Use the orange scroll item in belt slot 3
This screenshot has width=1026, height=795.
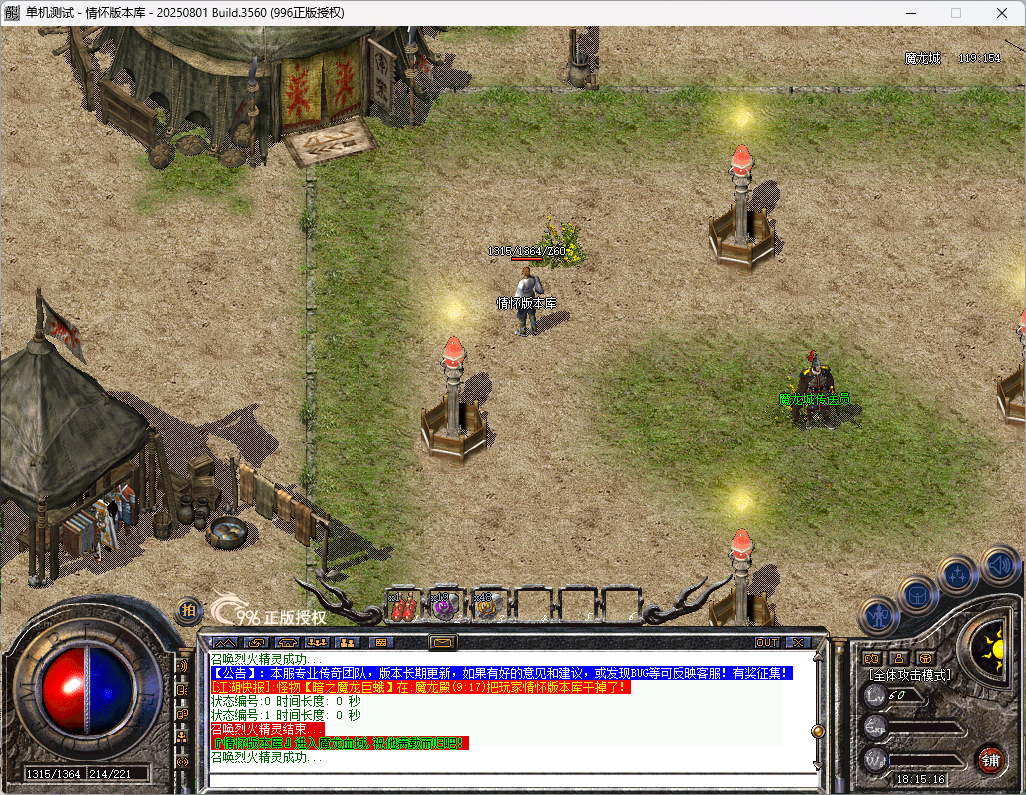pyautogui.click(x=487, y=606)
